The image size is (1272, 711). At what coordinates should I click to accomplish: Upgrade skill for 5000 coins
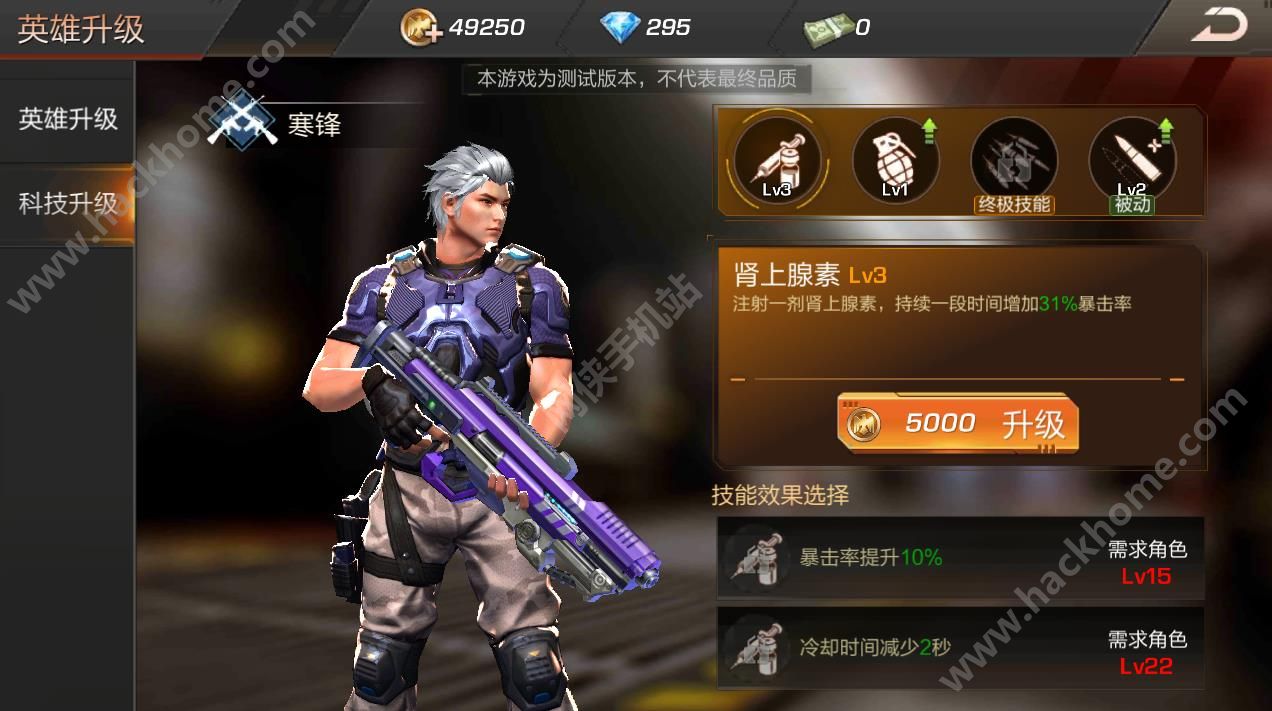click(x=957, y=424)
